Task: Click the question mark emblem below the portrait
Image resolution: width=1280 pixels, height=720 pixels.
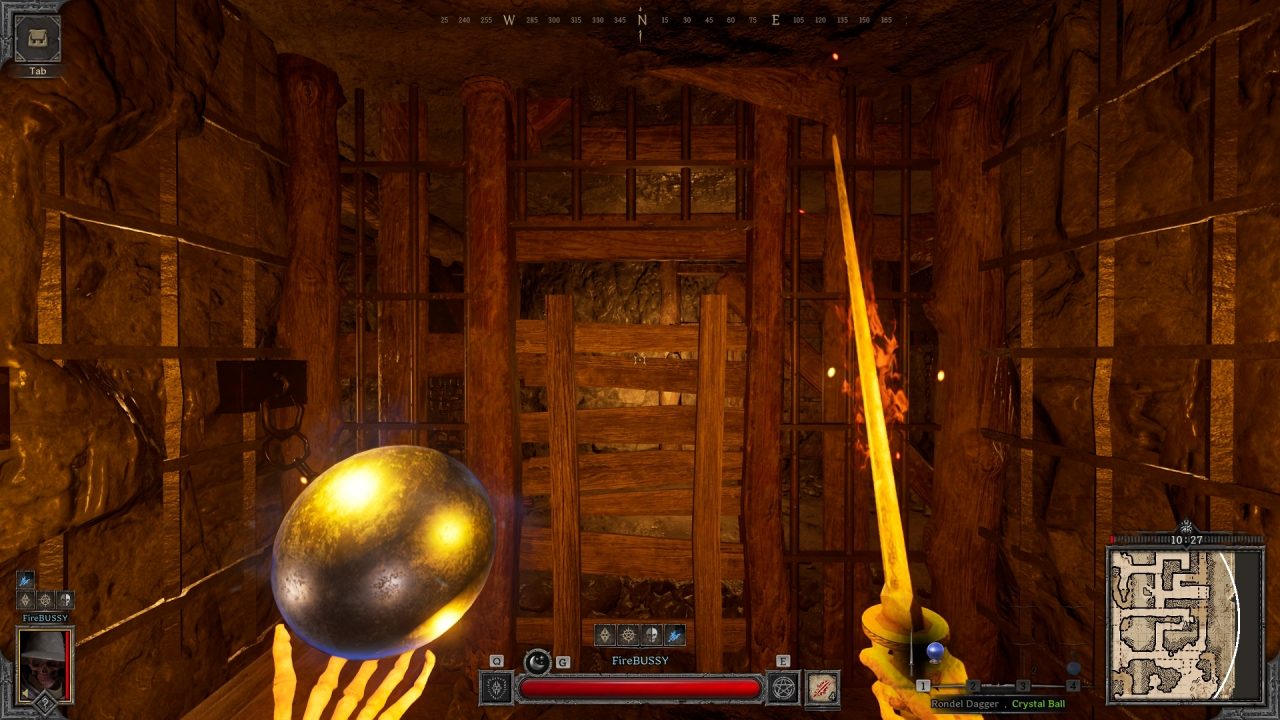Action: tap(44, 702)
